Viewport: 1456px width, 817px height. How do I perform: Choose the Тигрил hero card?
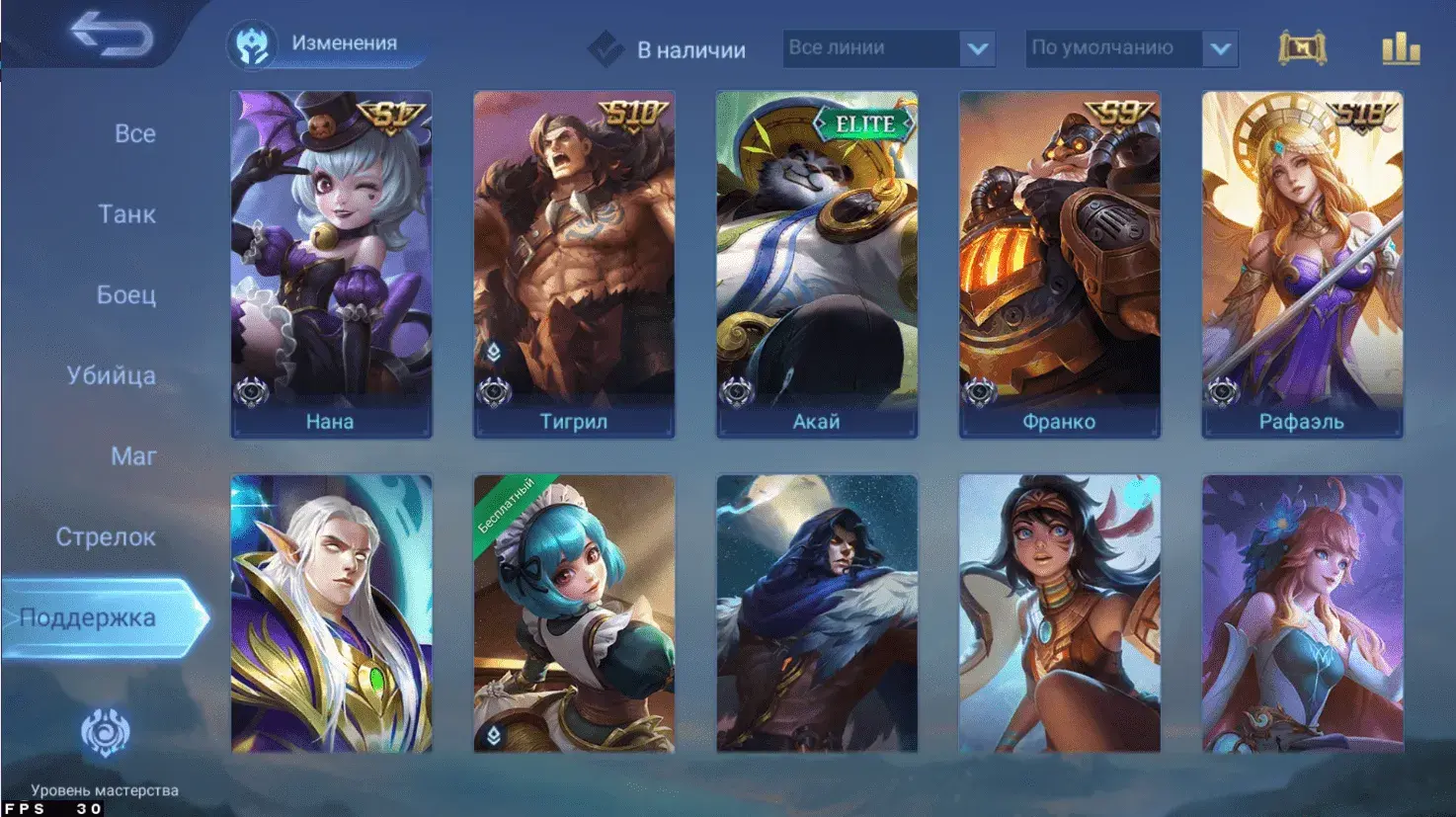574,264
